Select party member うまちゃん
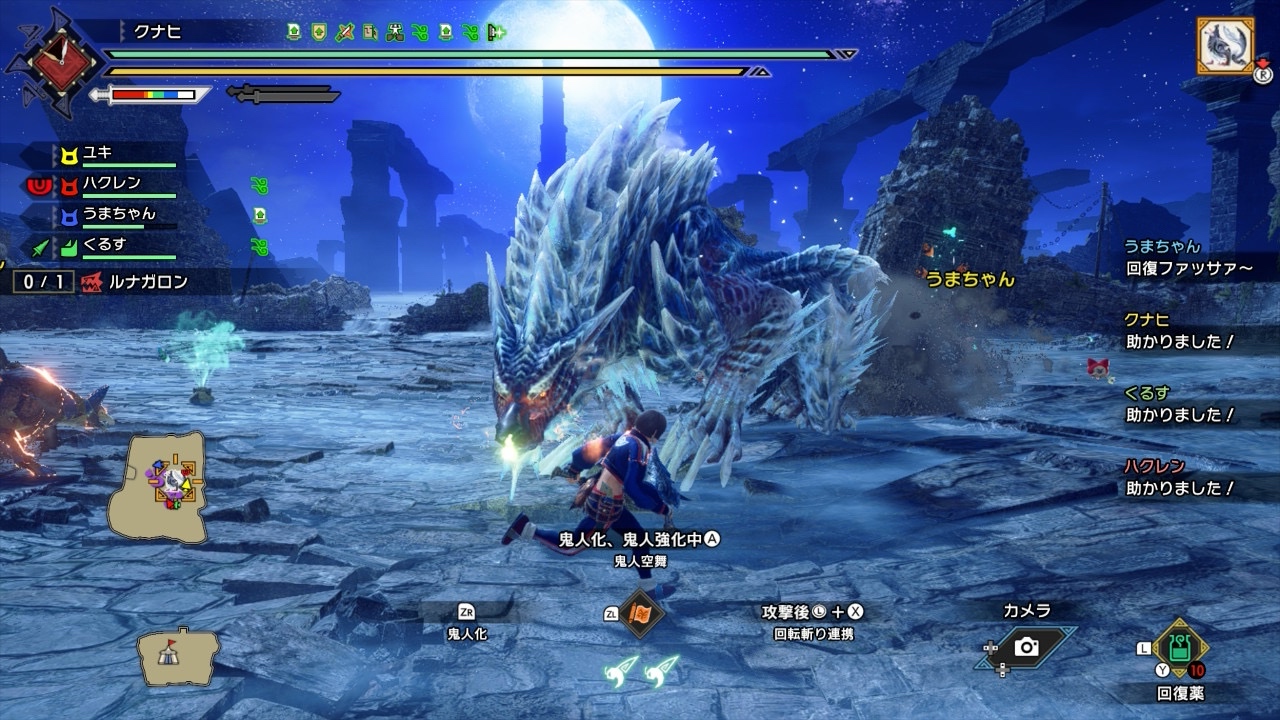This screenshot has width=1280, height=720. (118, 213)
